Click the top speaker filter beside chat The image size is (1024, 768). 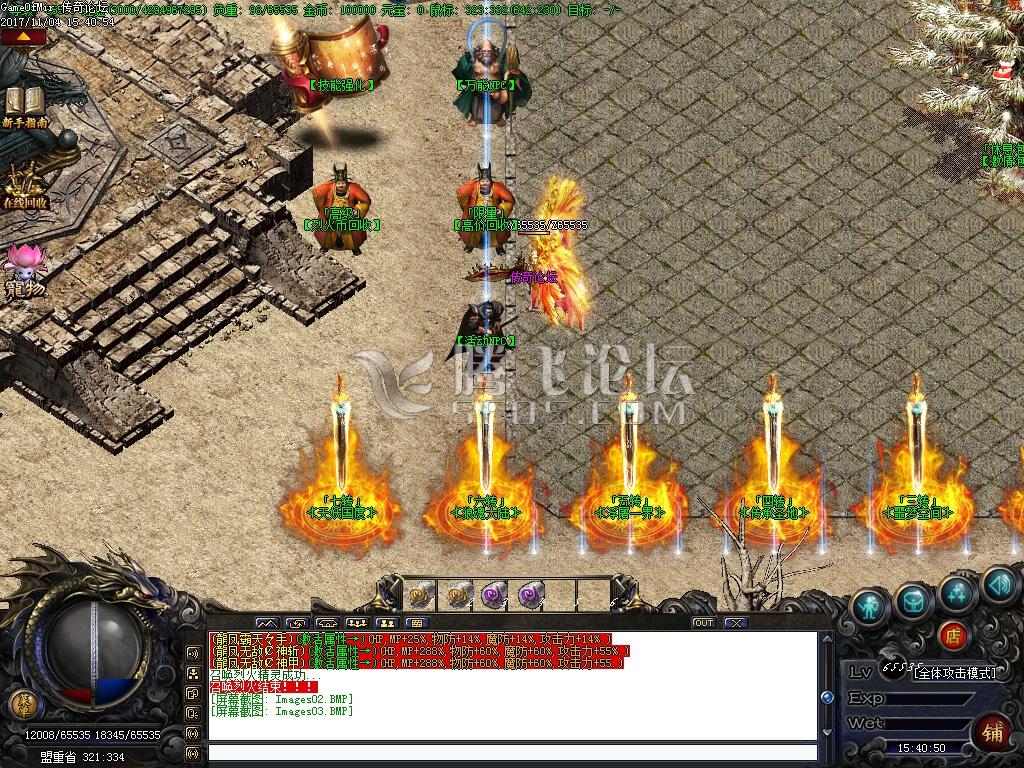pos(193,652)
